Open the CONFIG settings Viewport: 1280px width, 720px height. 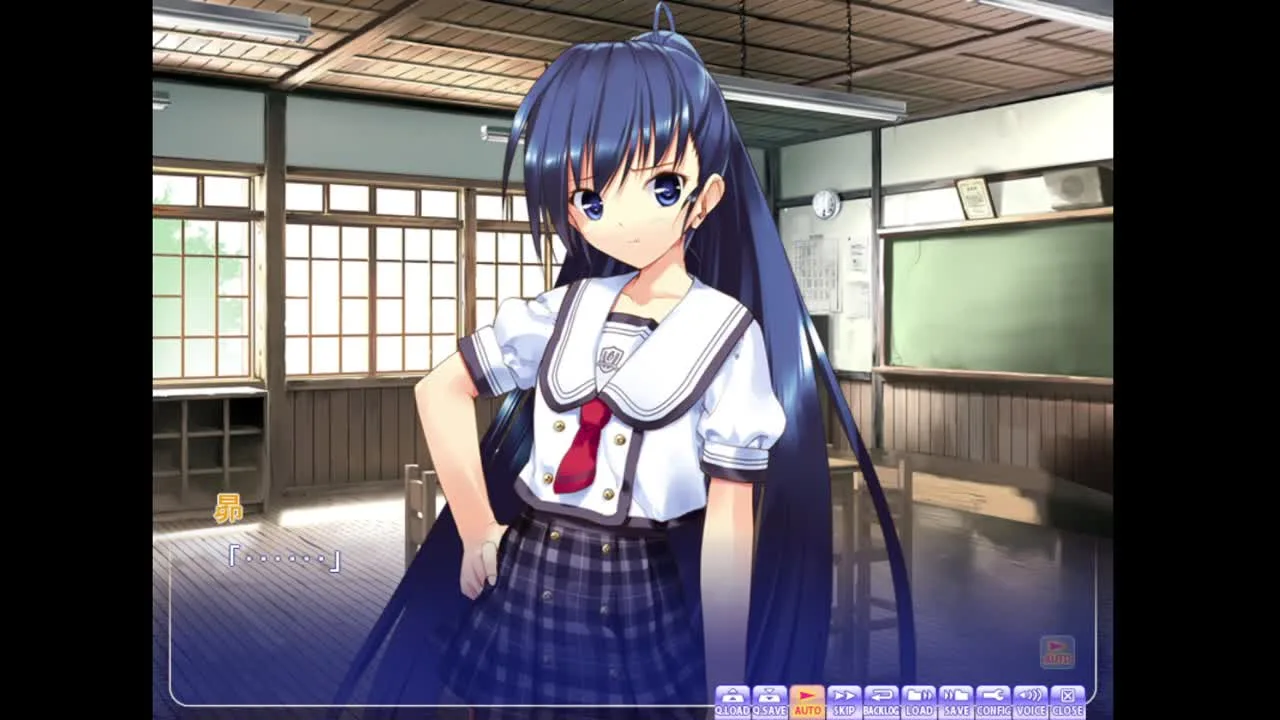[993, 701]
